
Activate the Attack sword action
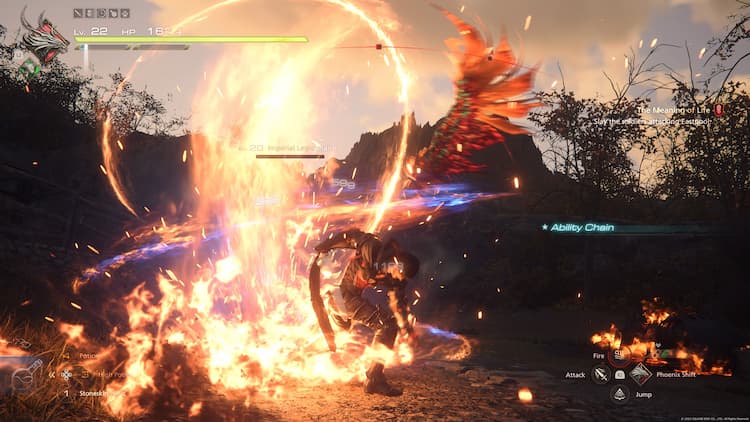click(x=600, y=374)
